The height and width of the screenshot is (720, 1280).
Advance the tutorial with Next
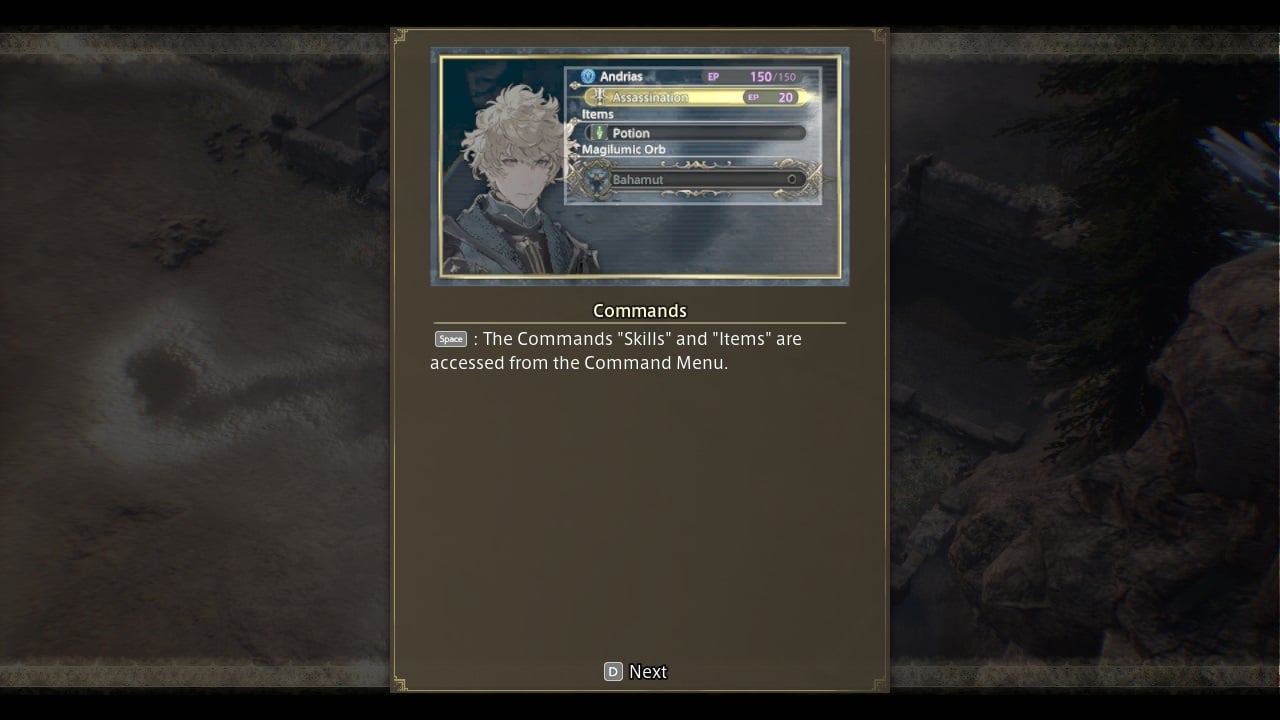point(637,672)
